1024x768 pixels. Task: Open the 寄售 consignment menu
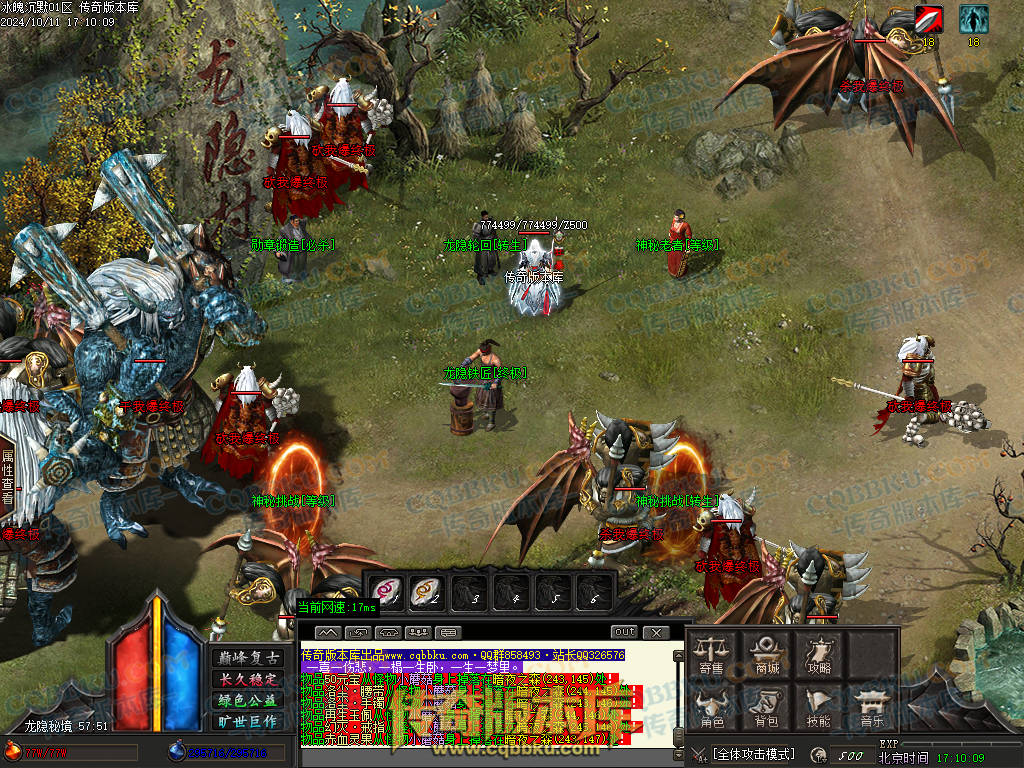(711, 654)
